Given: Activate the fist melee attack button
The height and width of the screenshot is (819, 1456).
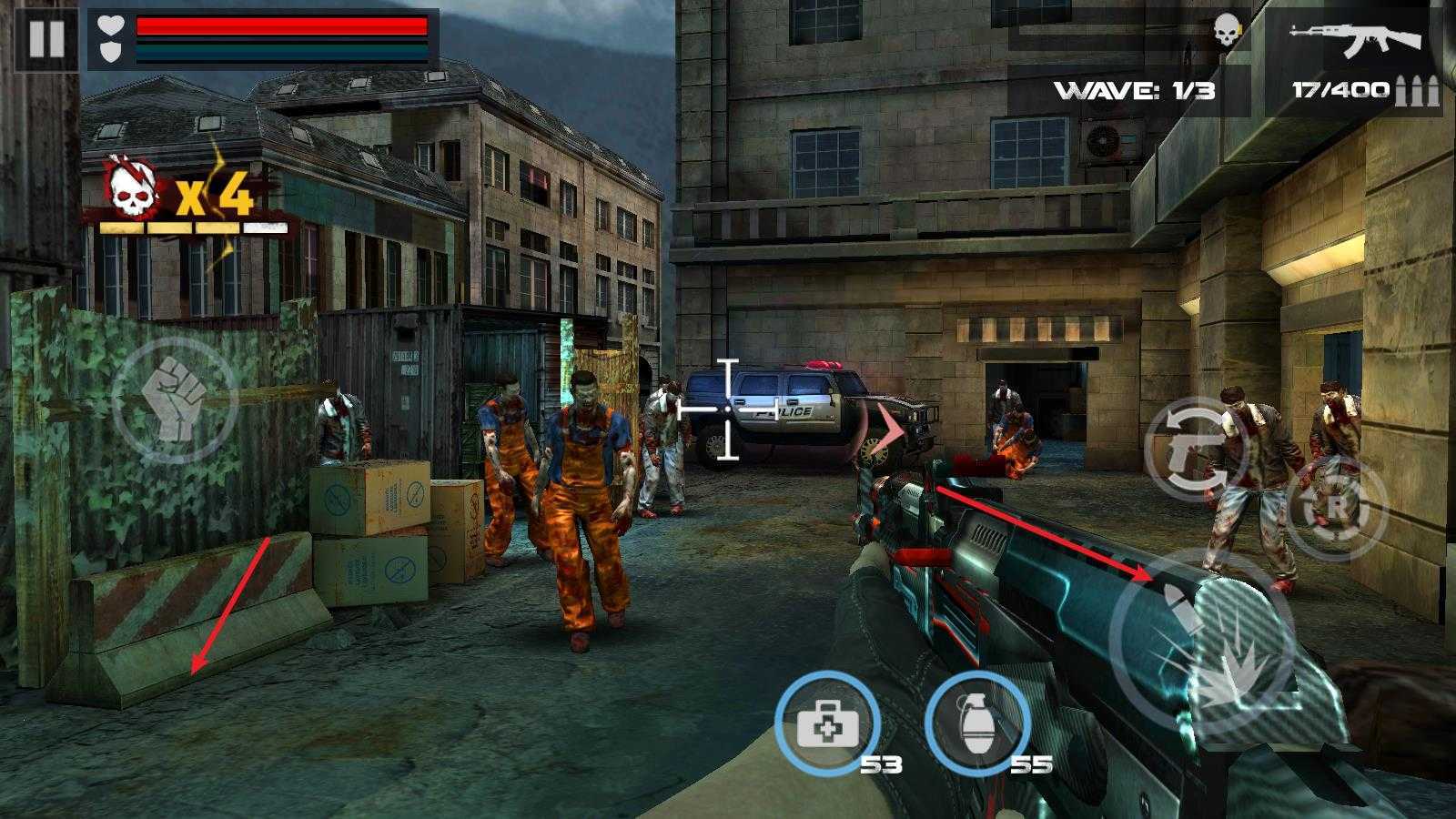Looking at the screenshot, I should (175, 400).
